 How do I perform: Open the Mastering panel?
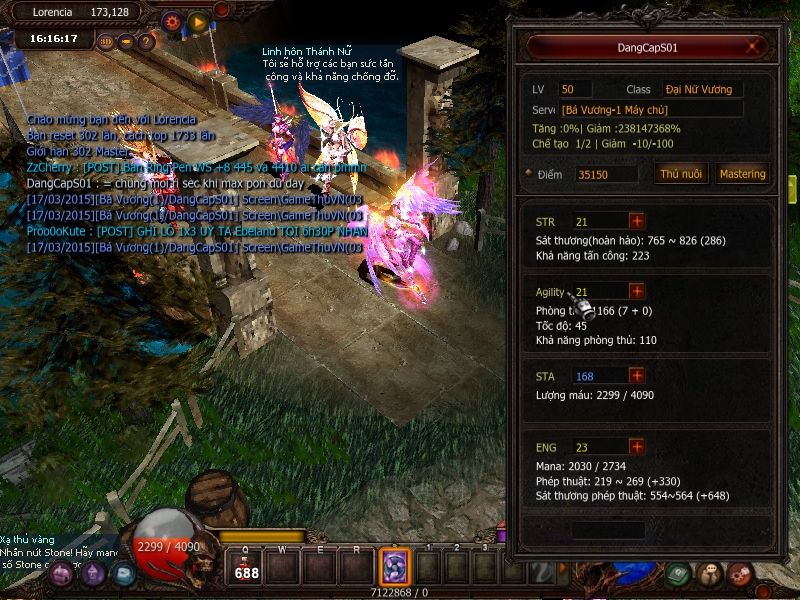point(742,174)
